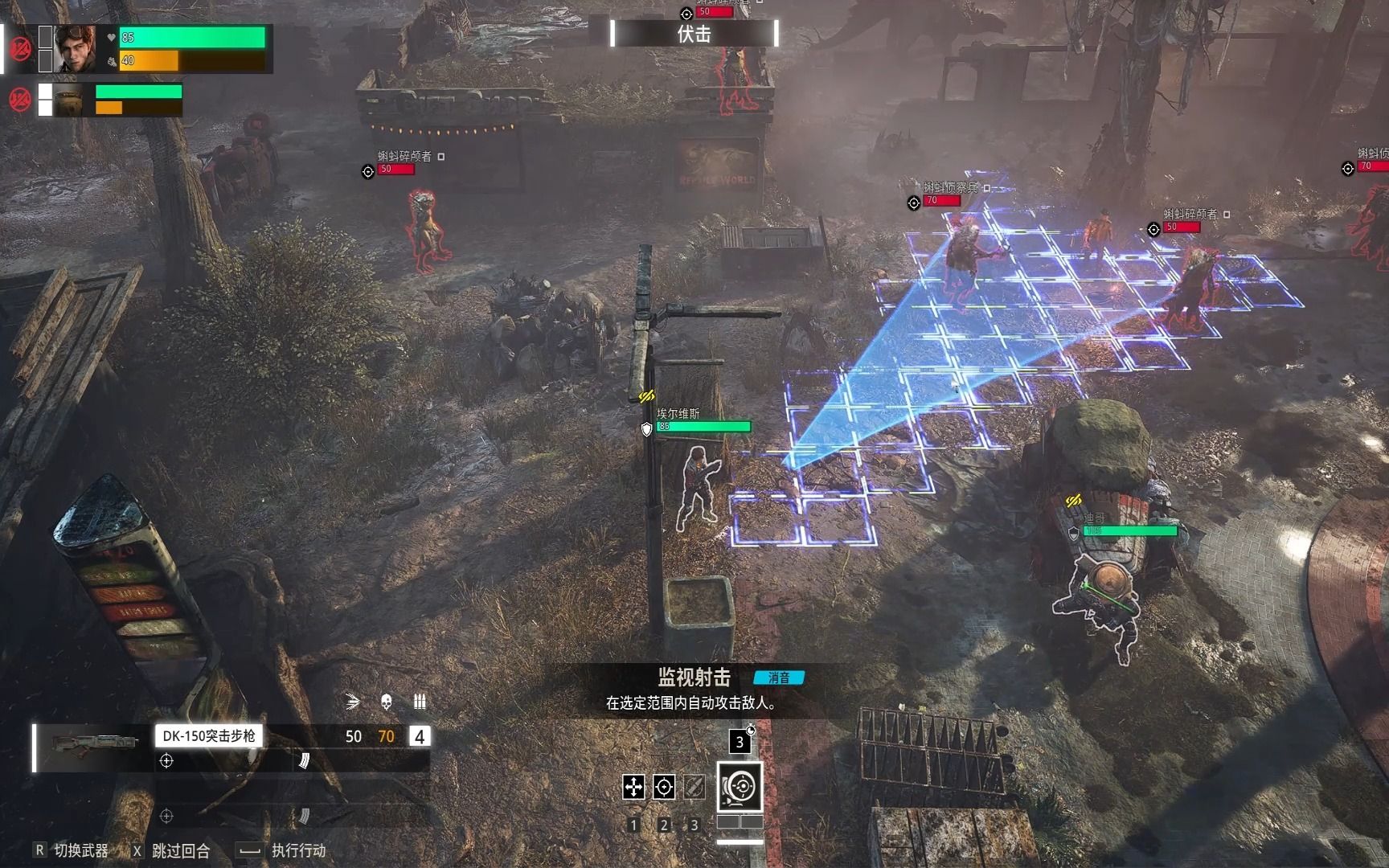1389x868 pixels.
Task: Pick the greyed-out reload bullet action
Action: pos(694,787)
